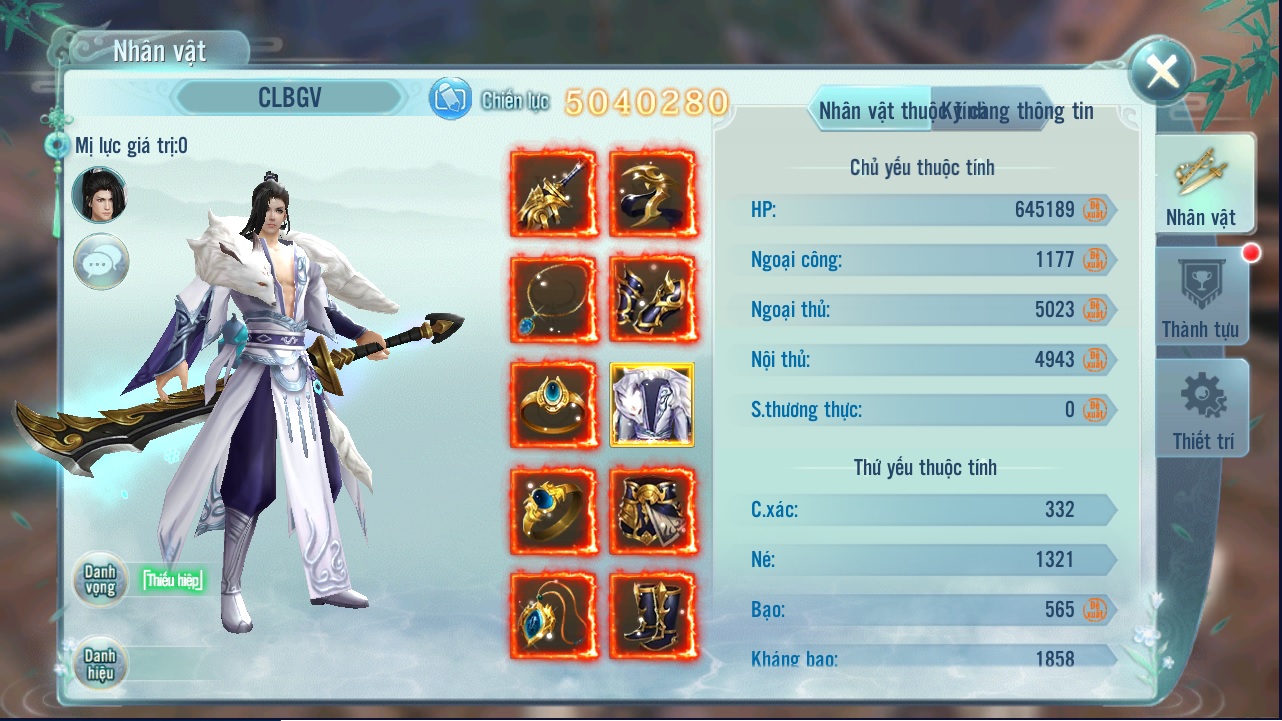The width and height of the screenshot is (1282, 721).
Task: Open the Danh vọng reputation button
Action: 100,580
